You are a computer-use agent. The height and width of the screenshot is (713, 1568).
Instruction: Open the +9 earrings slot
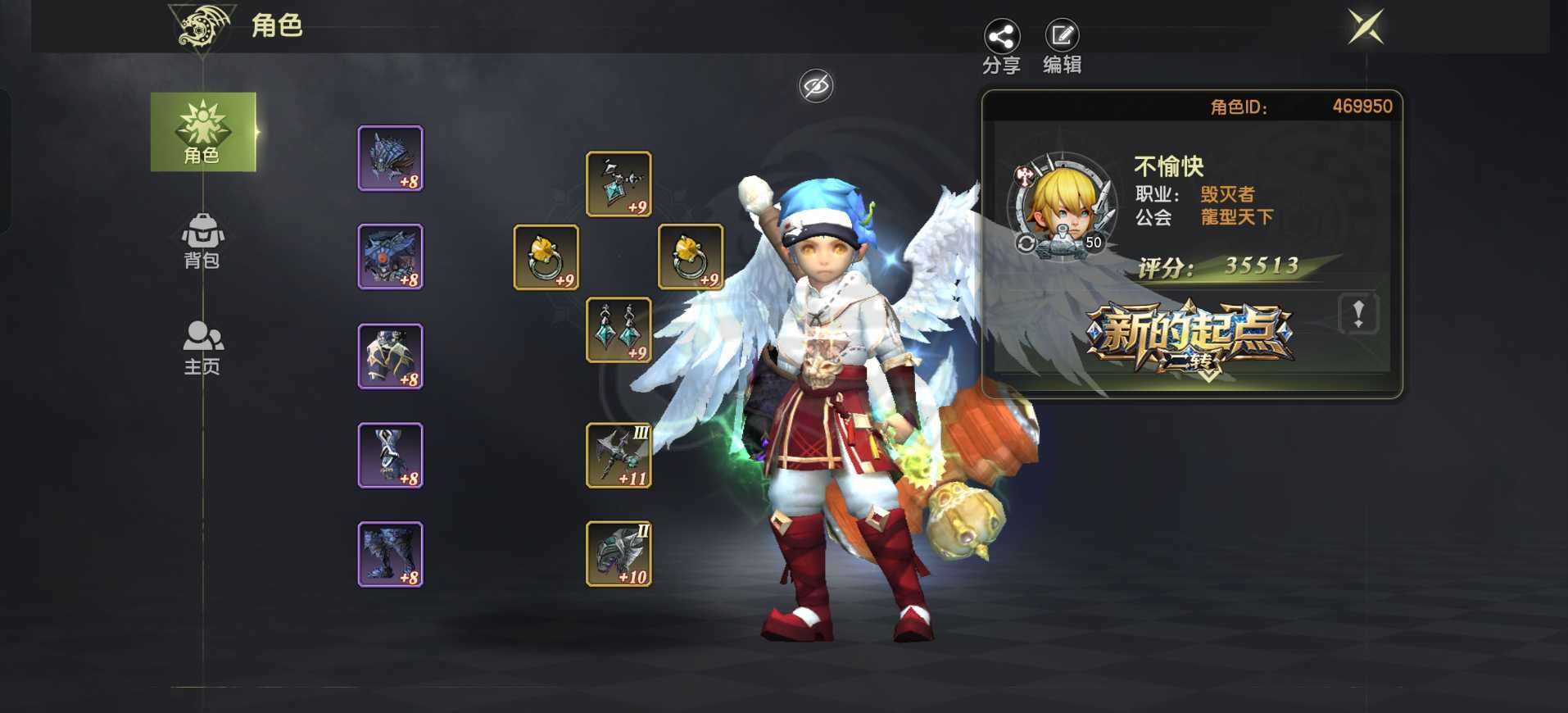tap(619, 330)
